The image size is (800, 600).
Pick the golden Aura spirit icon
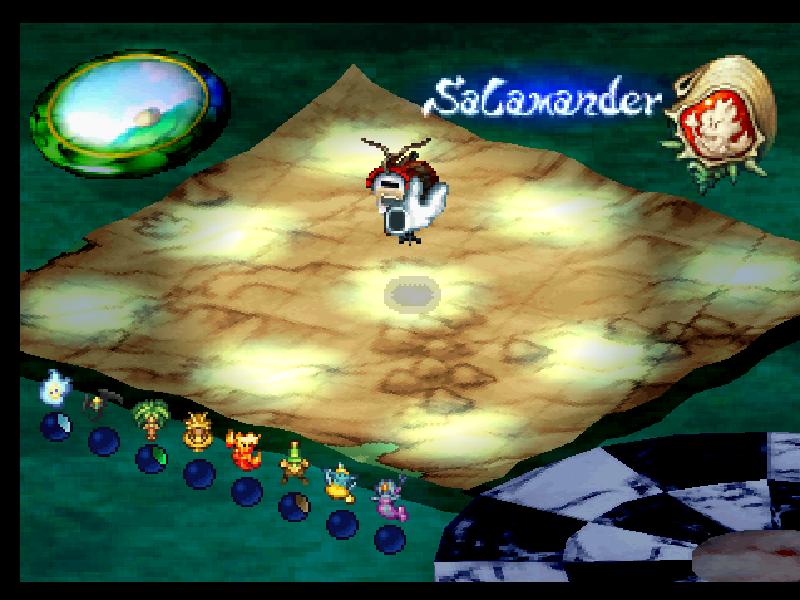click(197, 432)
